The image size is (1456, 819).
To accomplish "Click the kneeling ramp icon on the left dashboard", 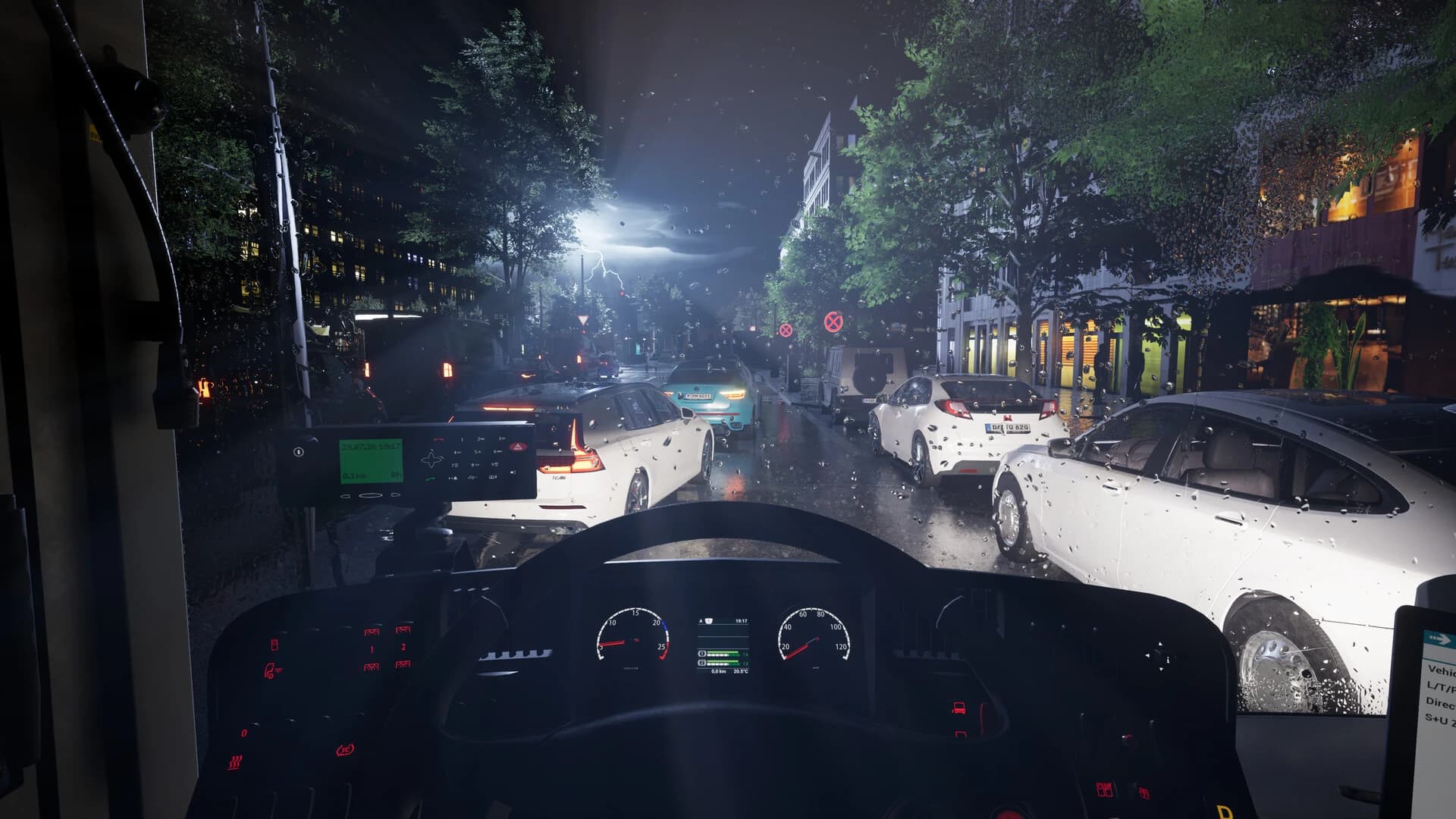I will point(271,670).
